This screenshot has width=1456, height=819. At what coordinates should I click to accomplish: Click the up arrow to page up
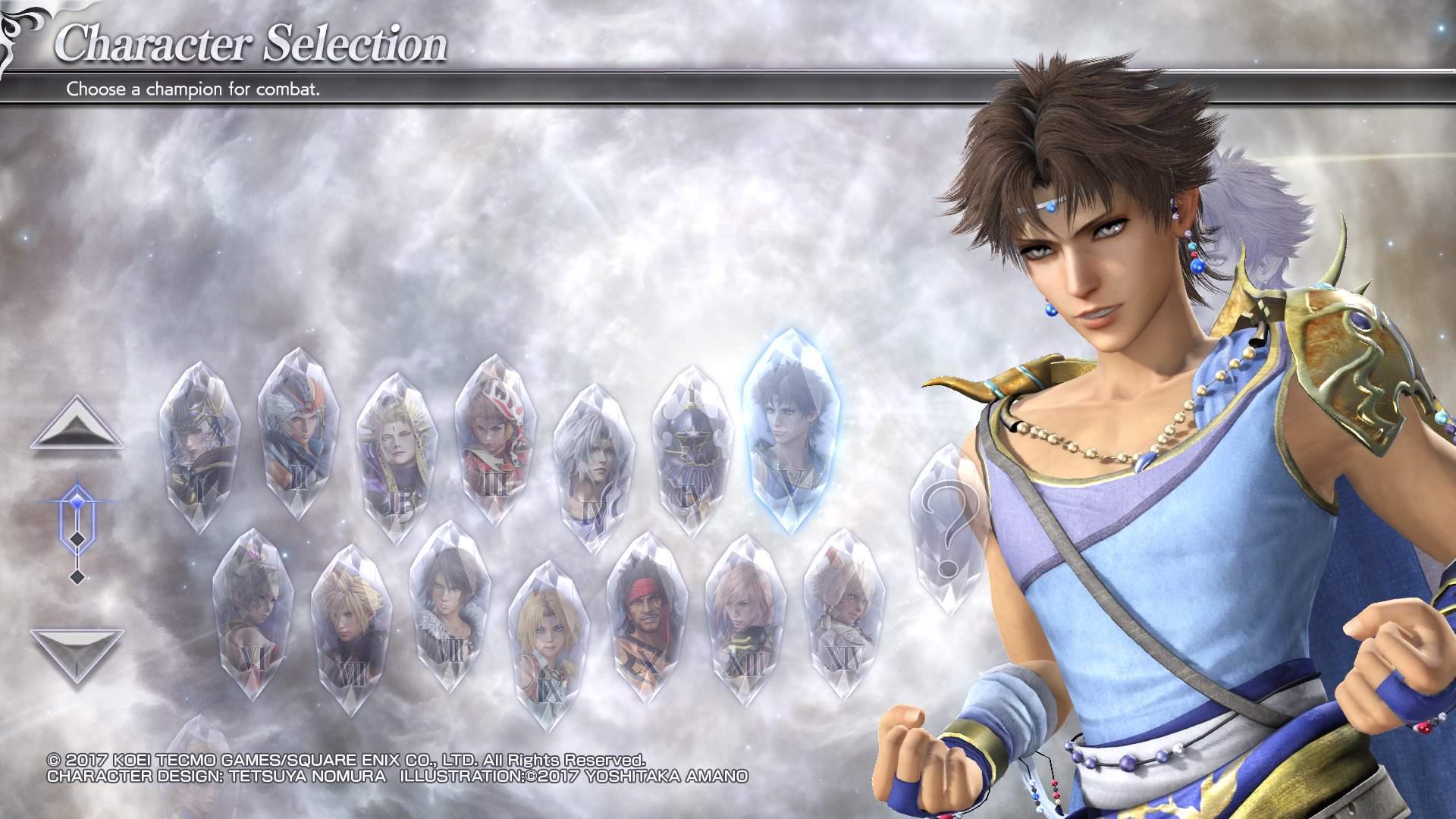point(76,427)
